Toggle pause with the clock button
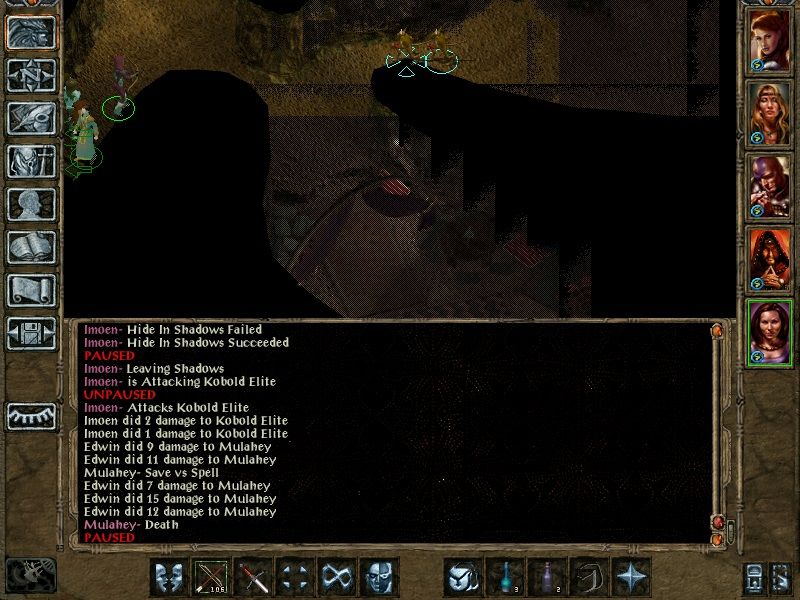Viewport: 800px width, 600px height. [x=29, y=575]
